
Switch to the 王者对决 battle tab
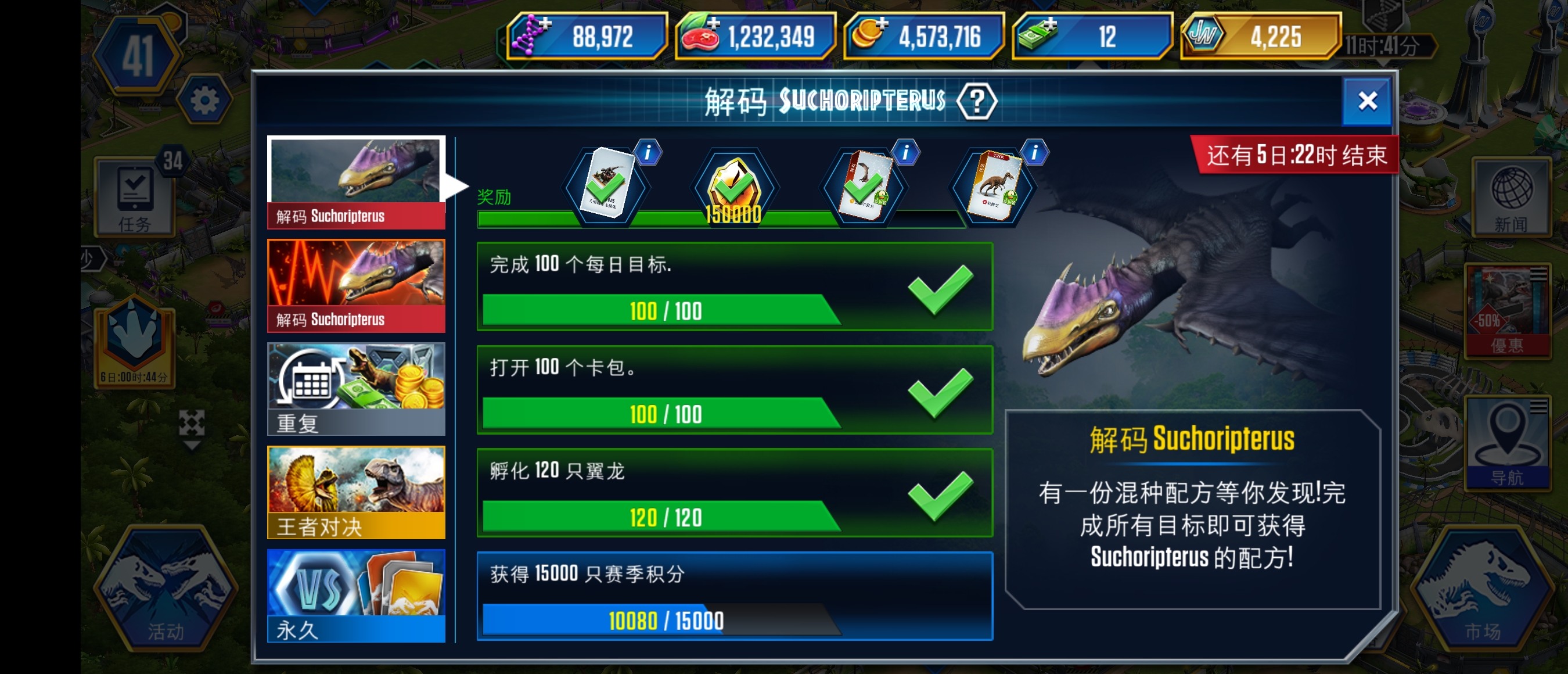tap(355, 492)
